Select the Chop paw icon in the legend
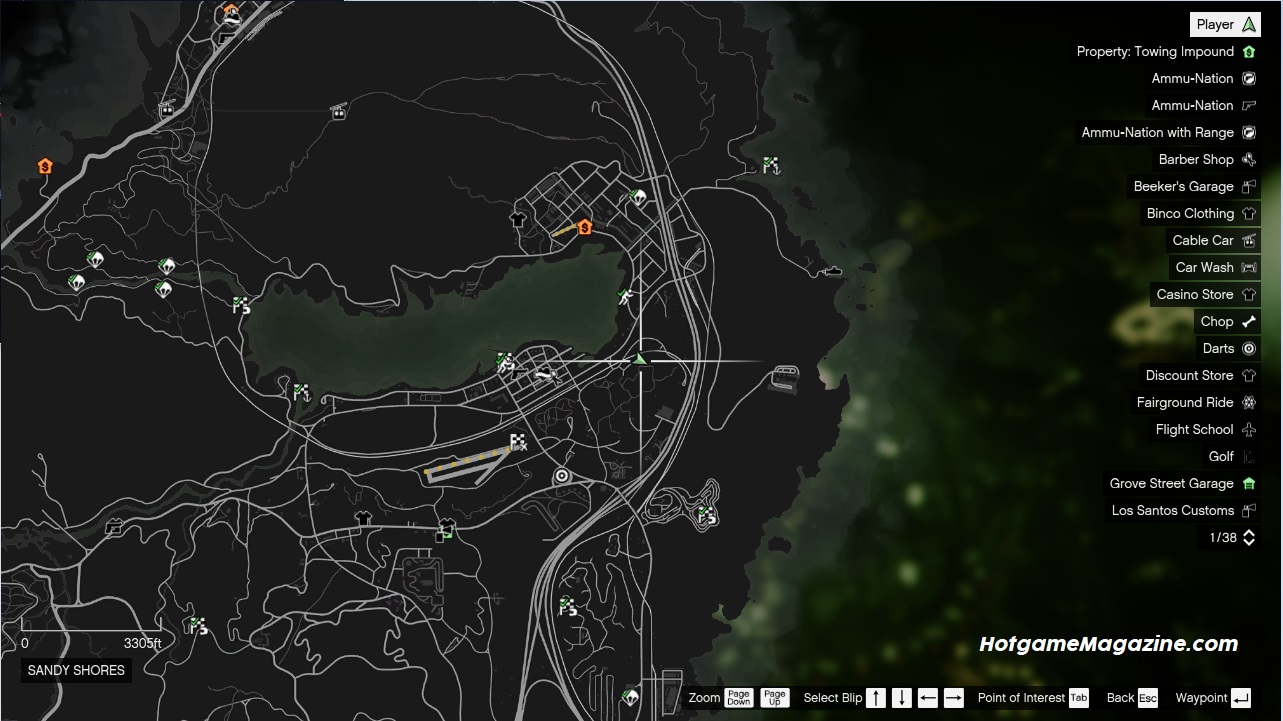The image size is (1283, 721). pyautogui.click(x=1249, y=321)
